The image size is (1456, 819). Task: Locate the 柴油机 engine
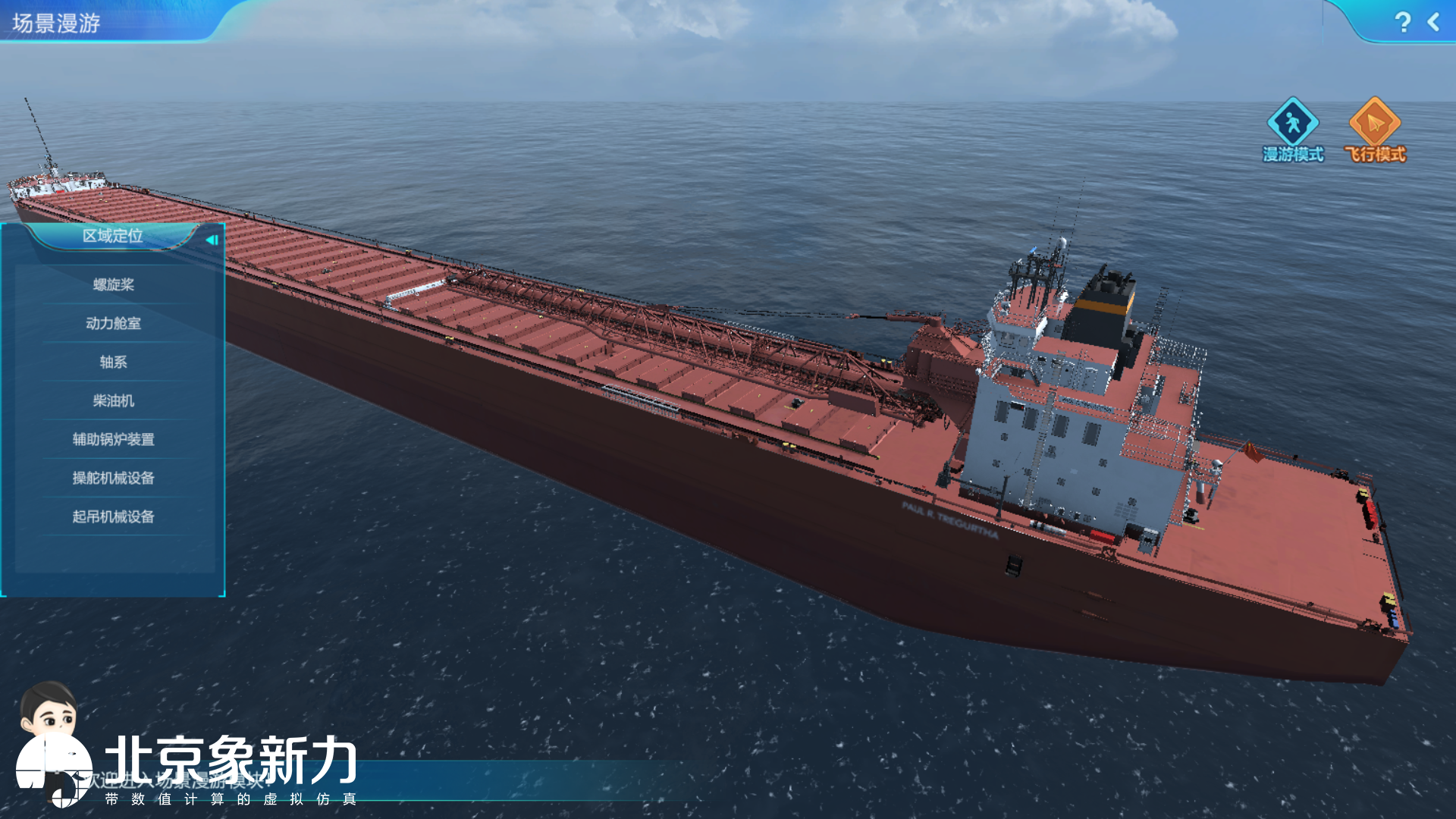coord(113,400)
